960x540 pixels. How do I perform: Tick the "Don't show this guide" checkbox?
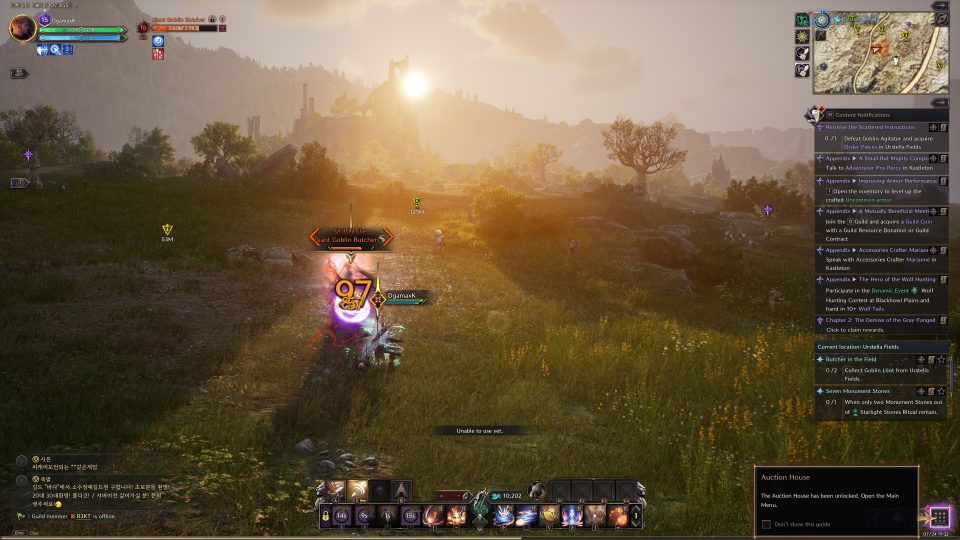pyautogui.click(x=767, y=524)
